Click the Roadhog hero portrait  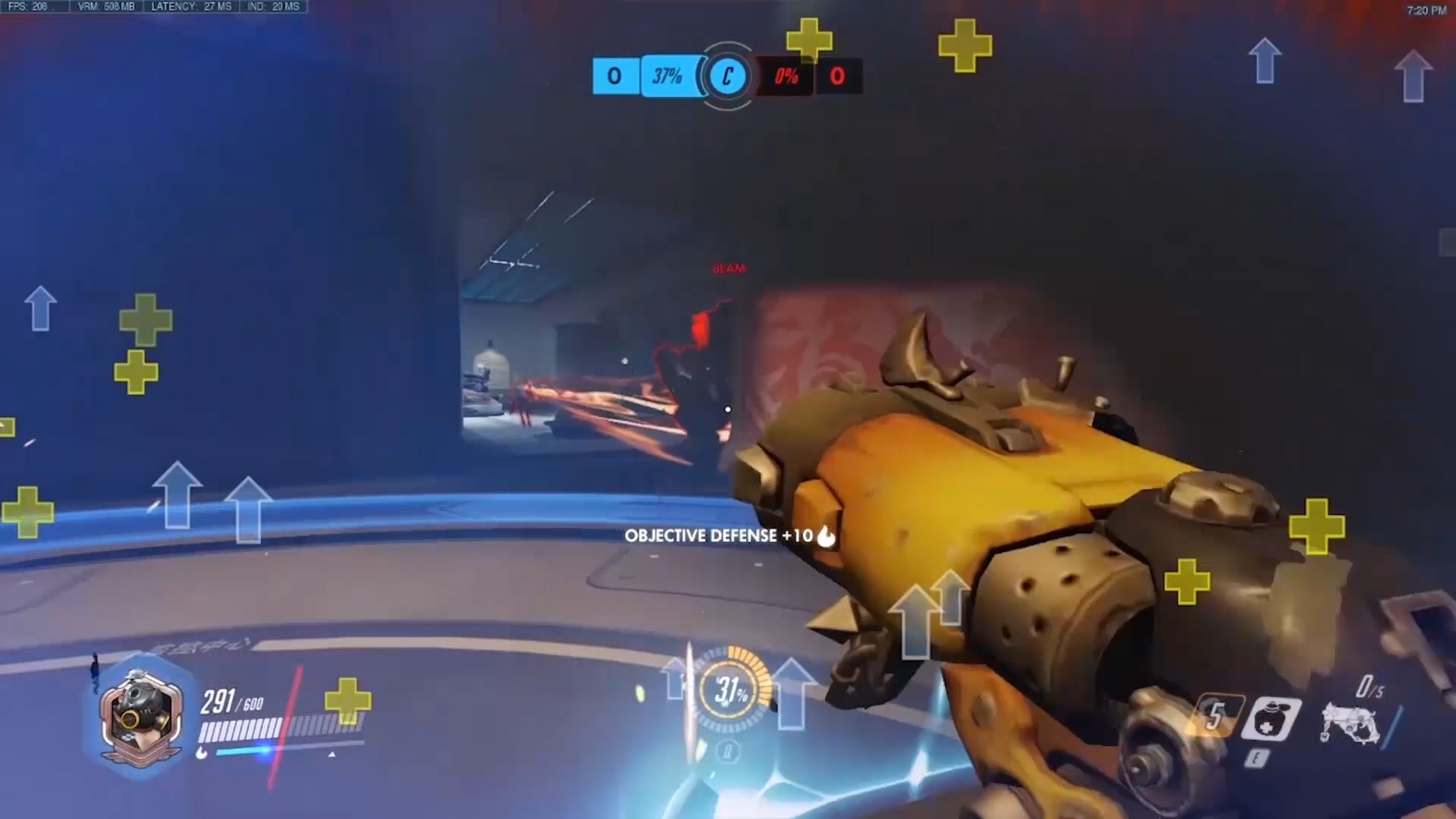point(141,717)
